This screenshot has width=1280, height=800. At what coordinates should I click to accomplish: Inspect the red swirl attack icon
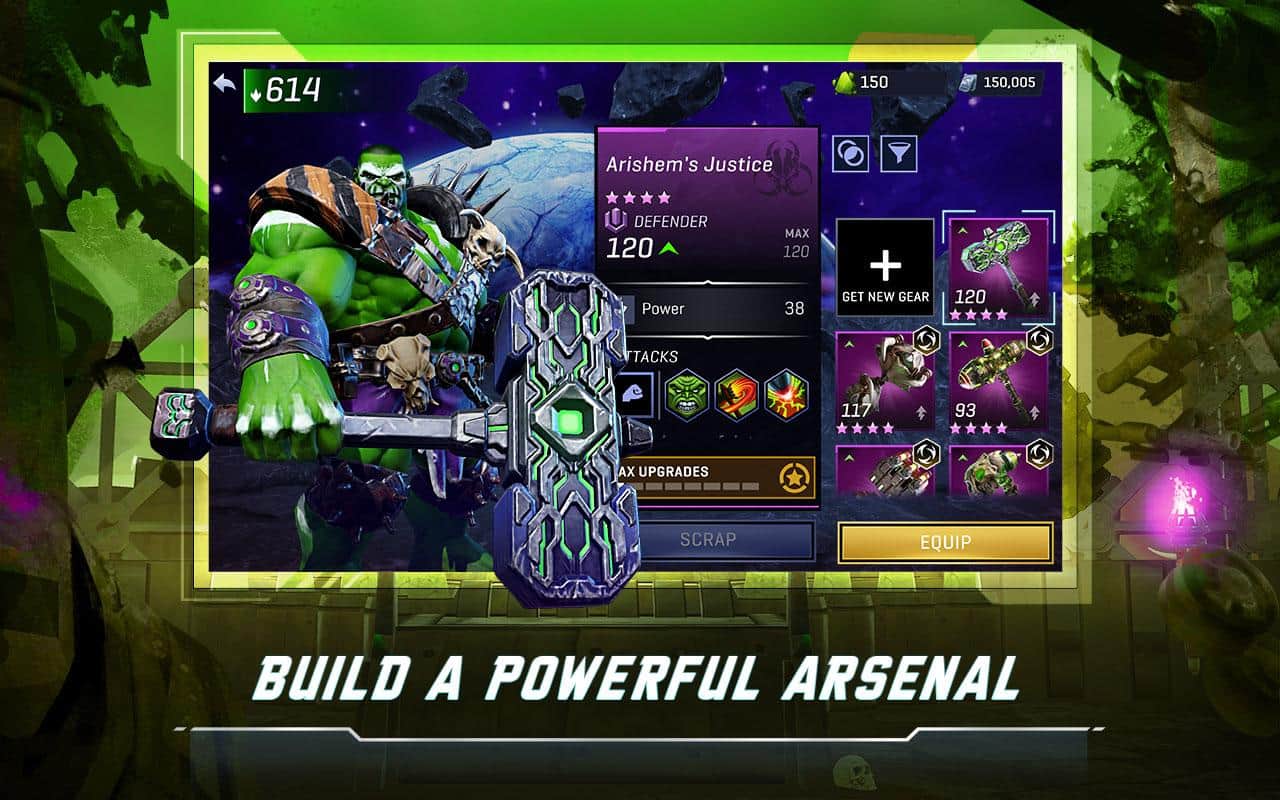click(737, 394)
